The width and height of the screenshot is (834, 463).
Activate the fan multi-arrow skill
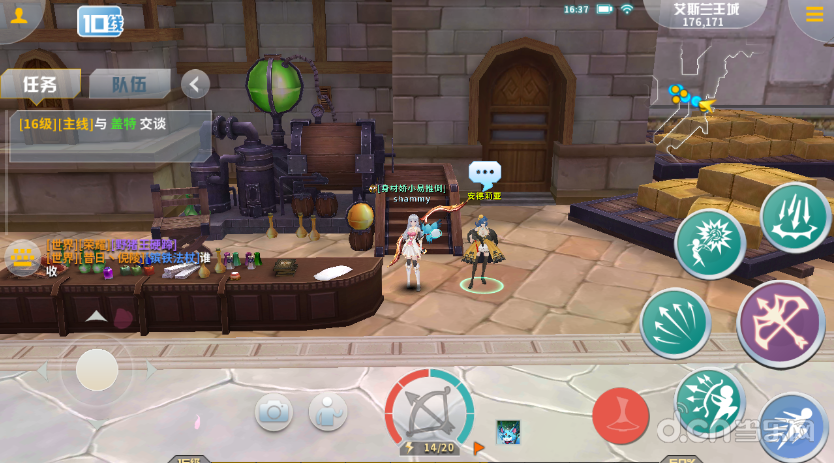(675, 323)
